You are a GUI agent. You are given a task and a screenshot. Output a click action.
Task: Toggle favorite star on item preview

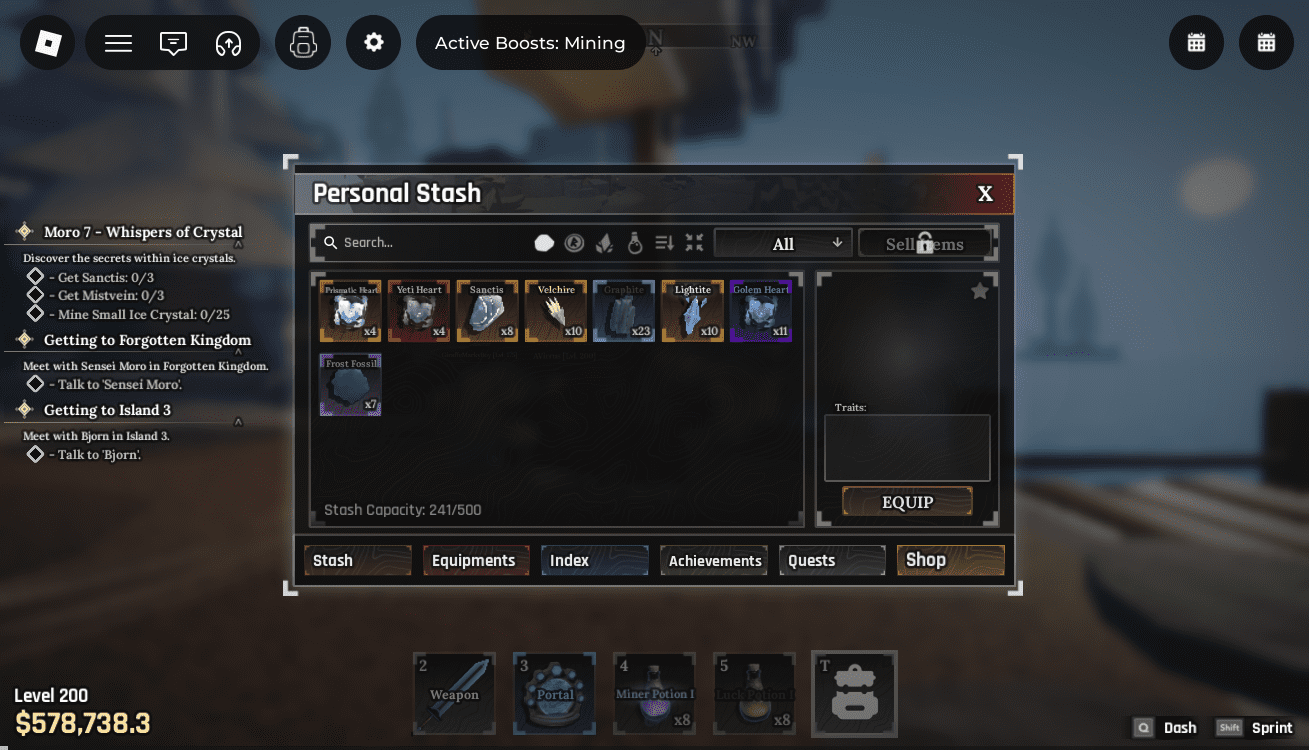pyautogui.click(x=979, y=291)
